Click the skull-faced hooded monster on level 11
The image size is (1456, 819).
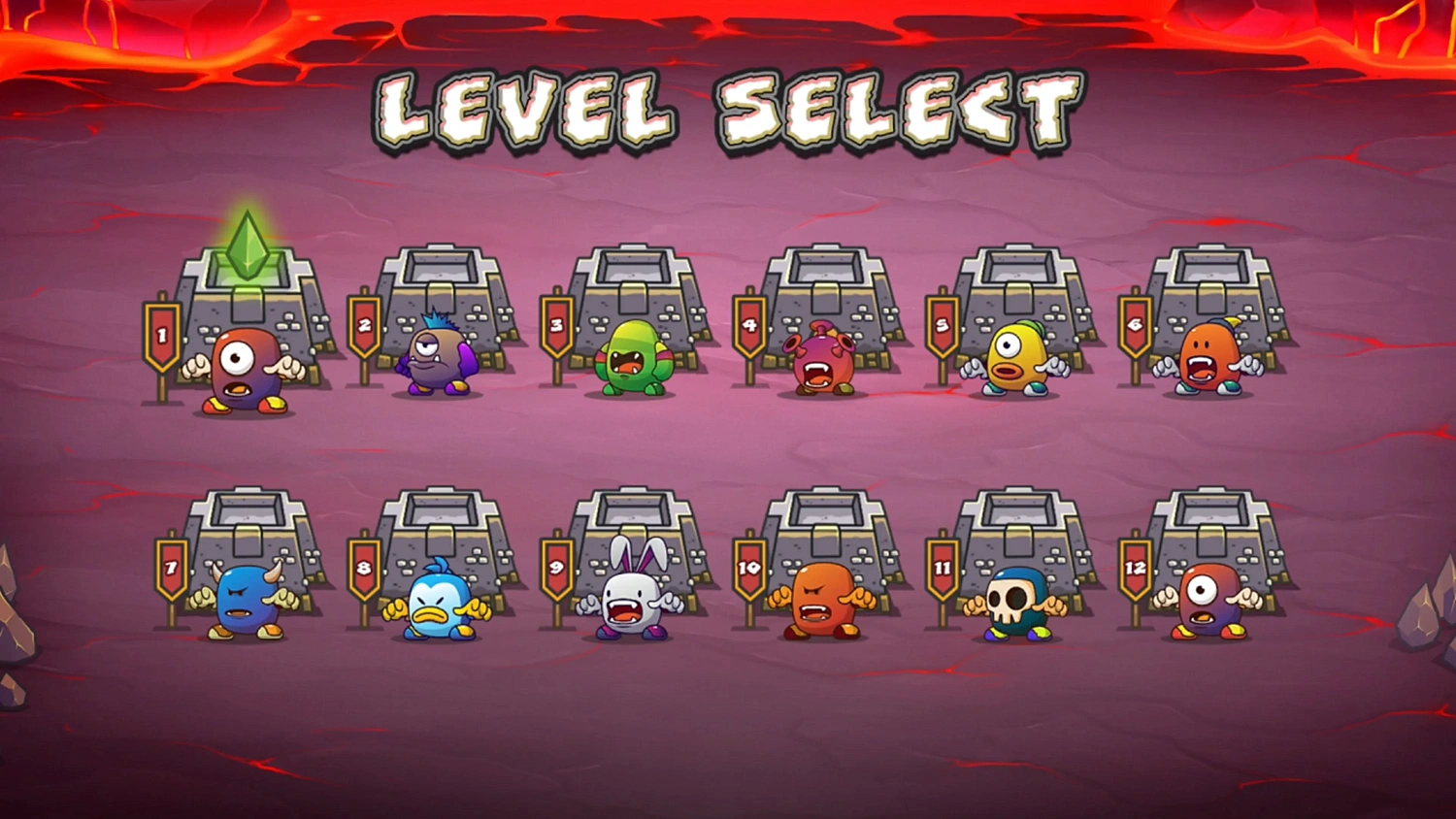pyautogui.click(x=1019, y=602)
